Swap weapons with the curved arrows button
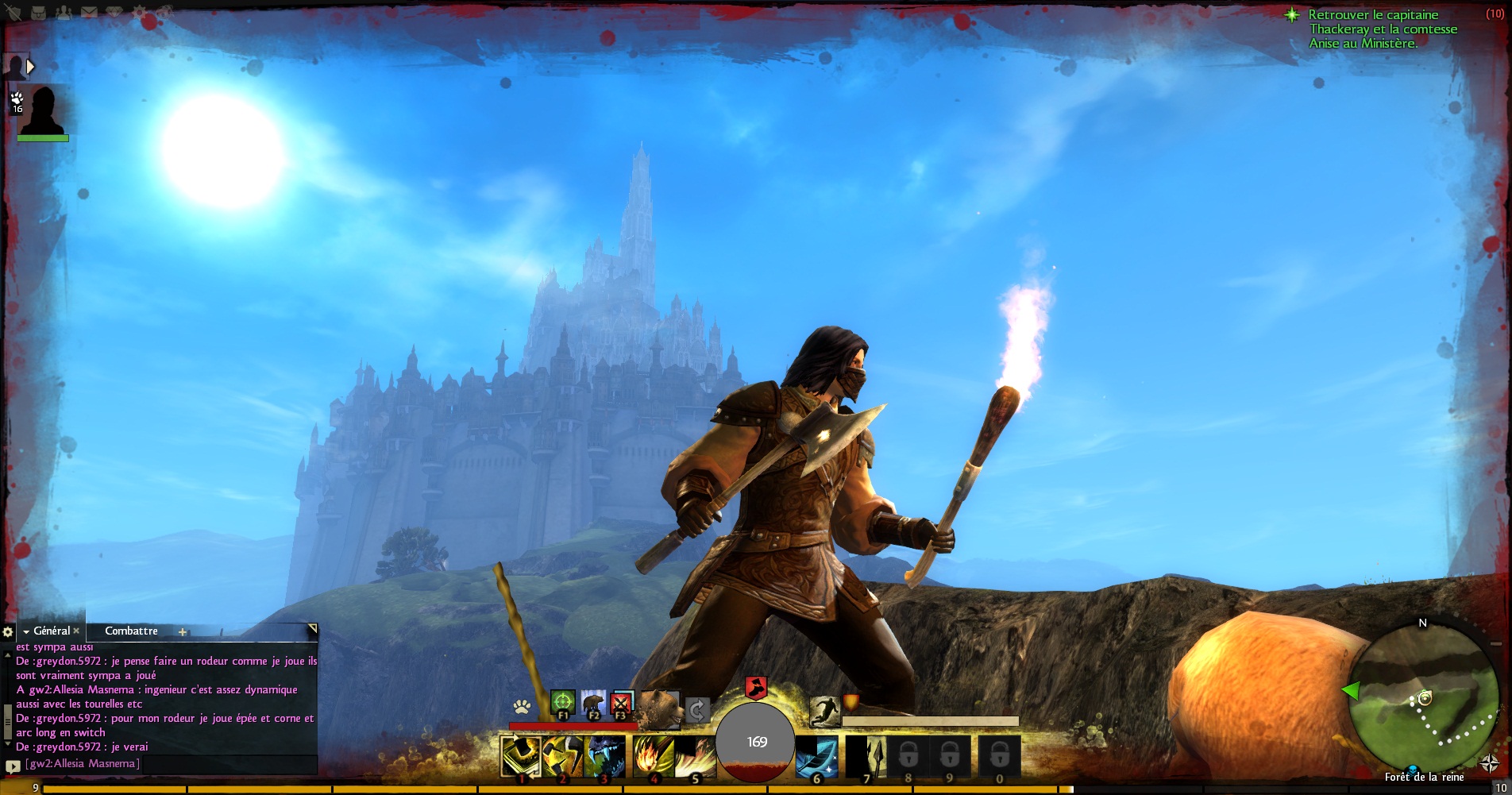Viewport: 1512px width, 795px height. click(696, 709)
